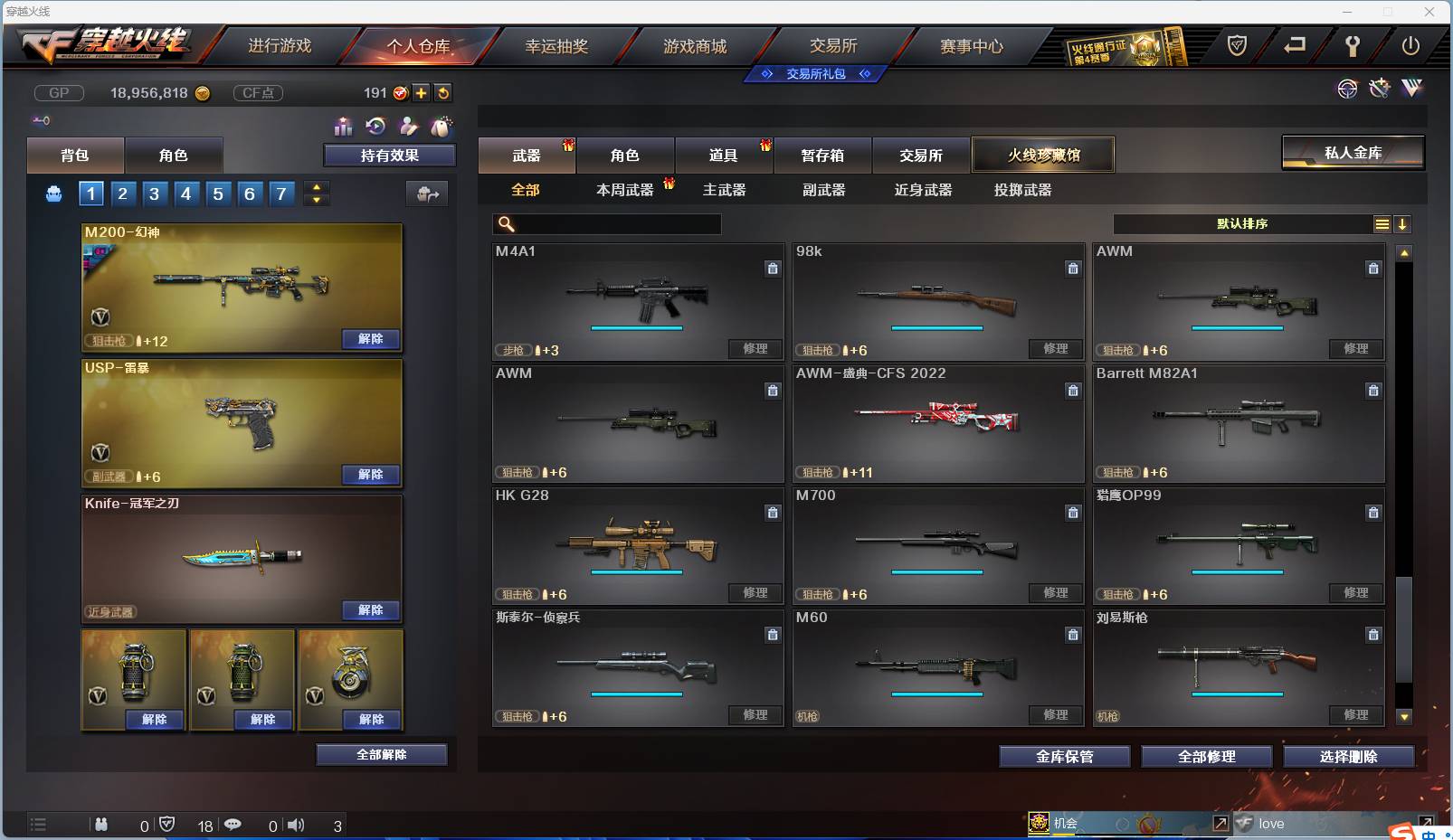Image resolution: width=1453 pixels, height=840 pixels.
Task: Open the battle statistics icon
Action: click(344, 127)
